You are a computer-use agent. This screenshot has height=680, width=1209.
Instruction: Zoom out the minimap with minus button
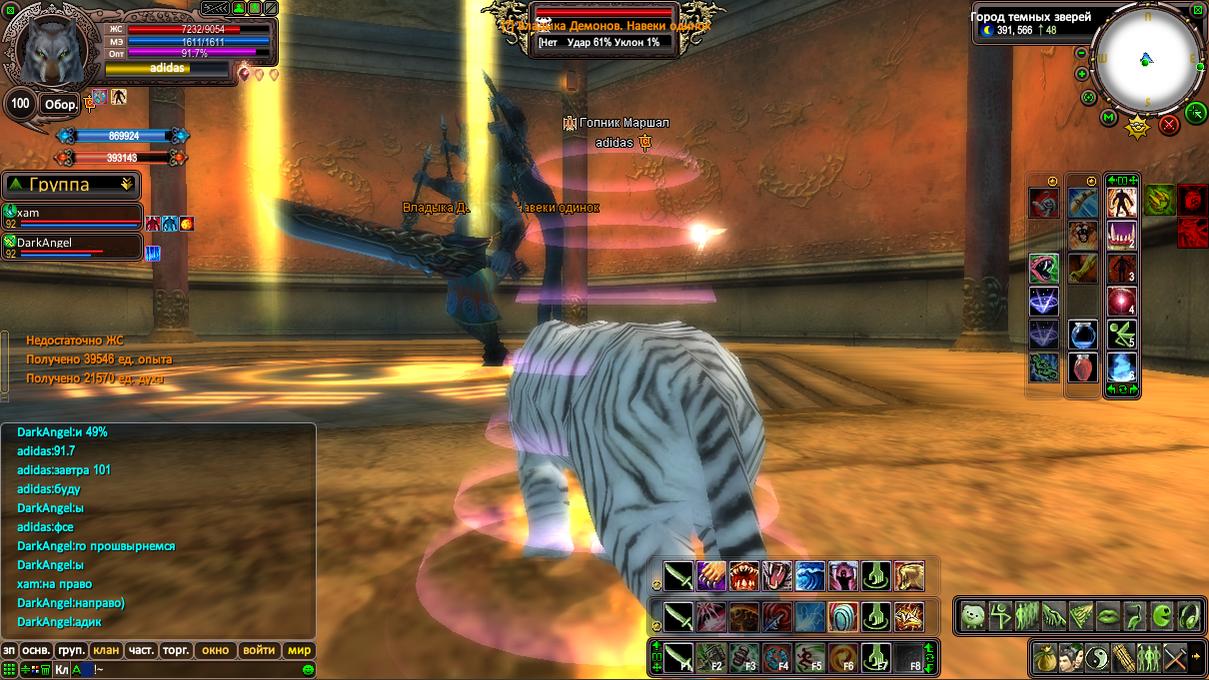click(x=1081, y=54)
